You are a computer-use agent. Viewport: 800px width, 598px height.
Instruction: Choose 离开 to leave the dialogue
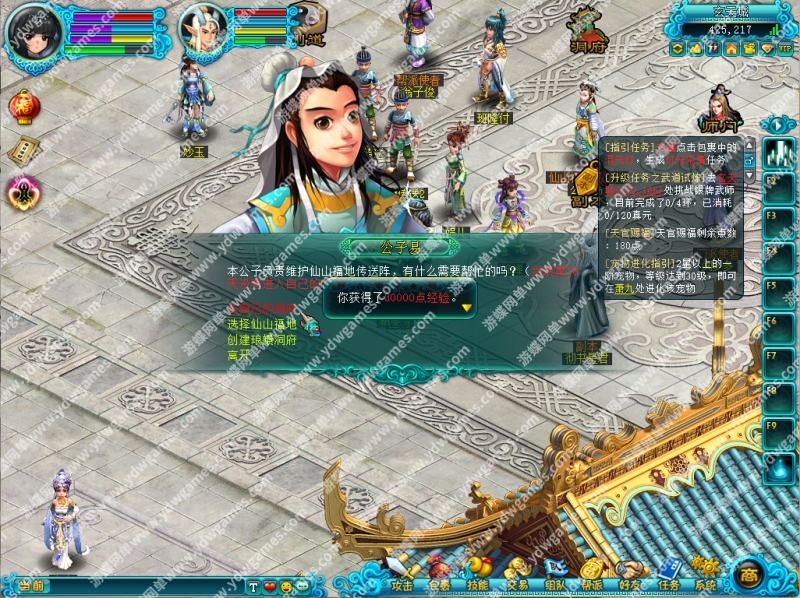[x=238, y=354]
